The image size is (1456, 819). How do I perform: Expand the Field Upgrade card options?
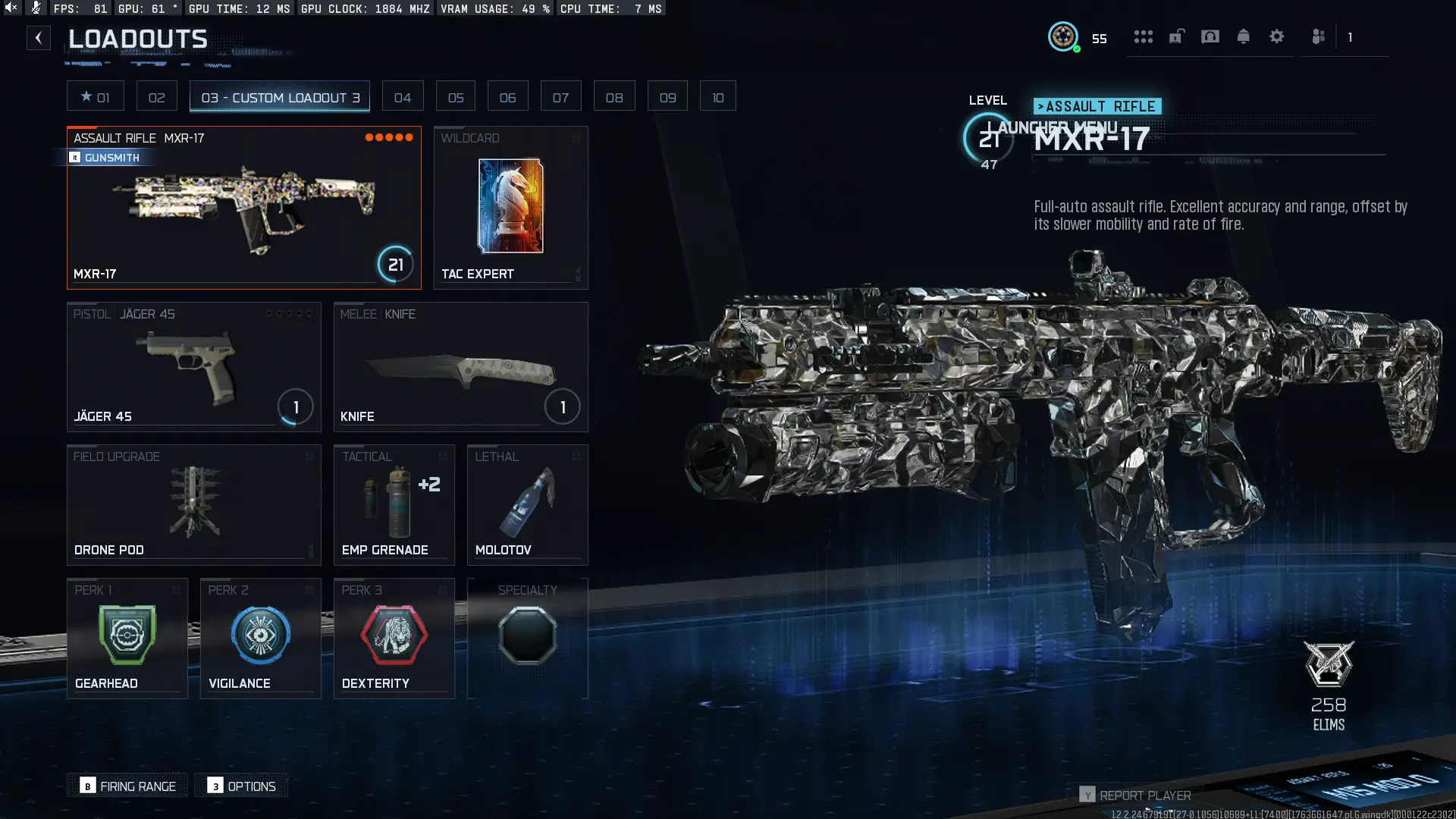(310, 457)
